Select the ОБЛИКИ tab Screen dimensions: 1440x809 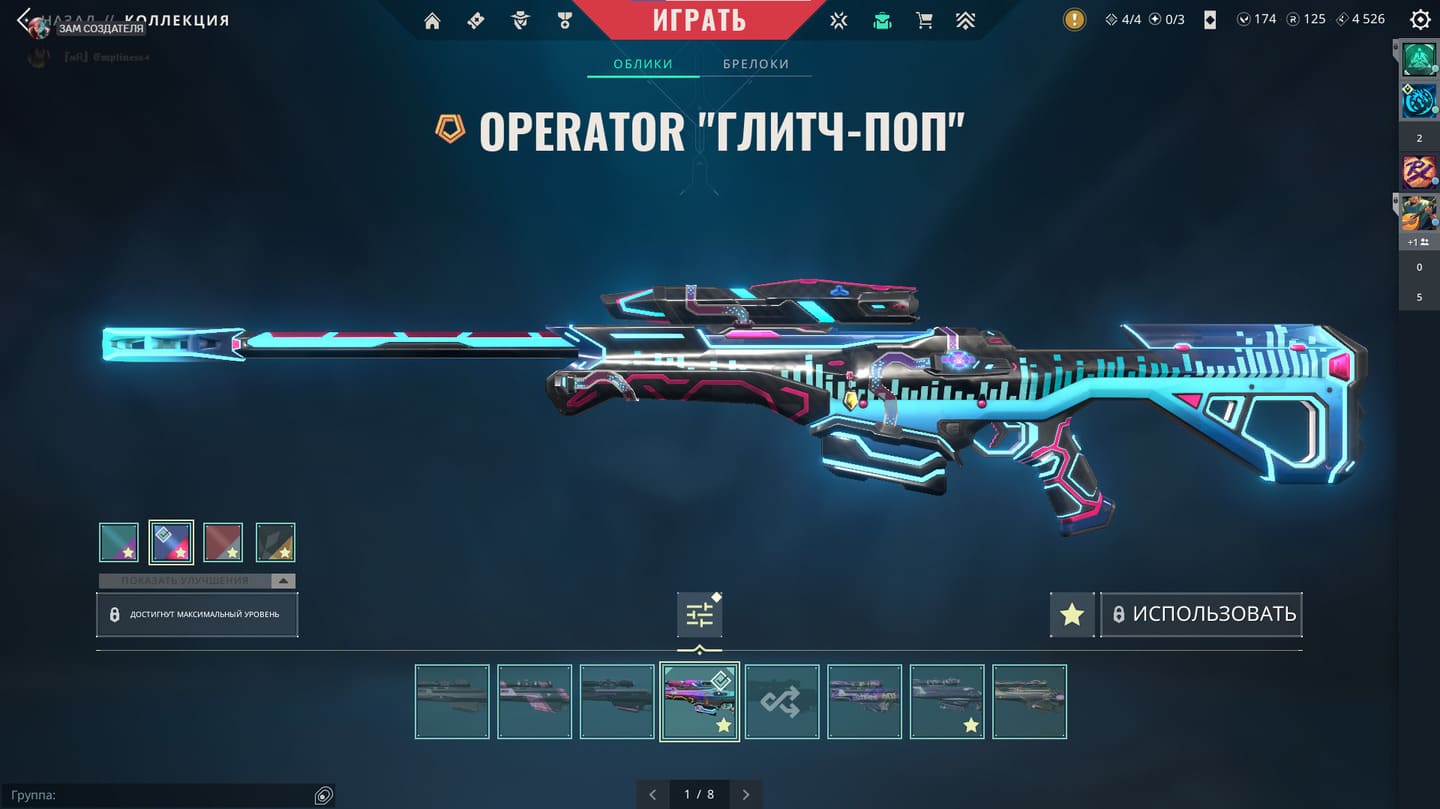coord(642,64)
